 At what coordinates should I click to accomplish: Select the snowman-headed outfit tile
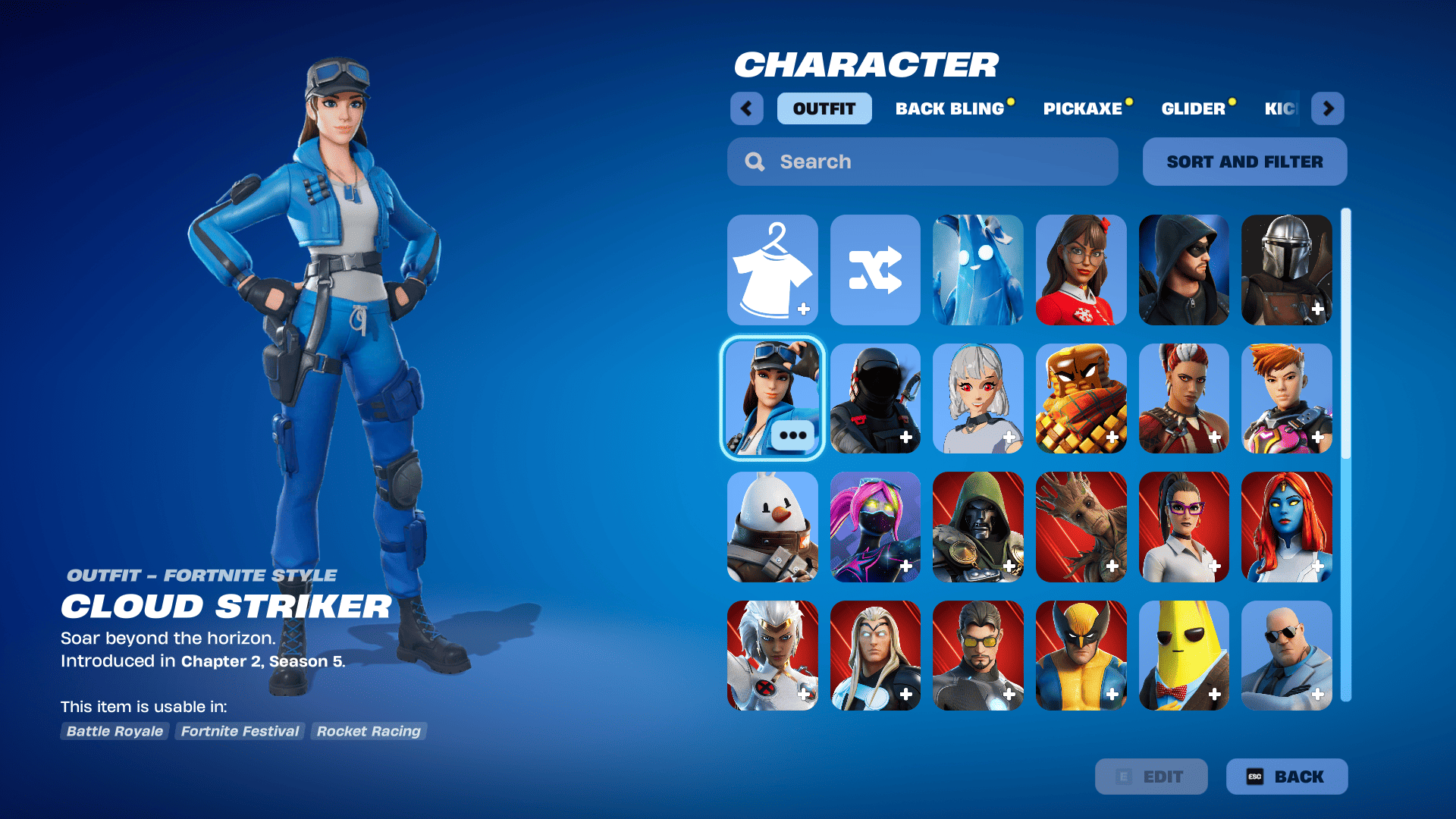pos(772,527)
